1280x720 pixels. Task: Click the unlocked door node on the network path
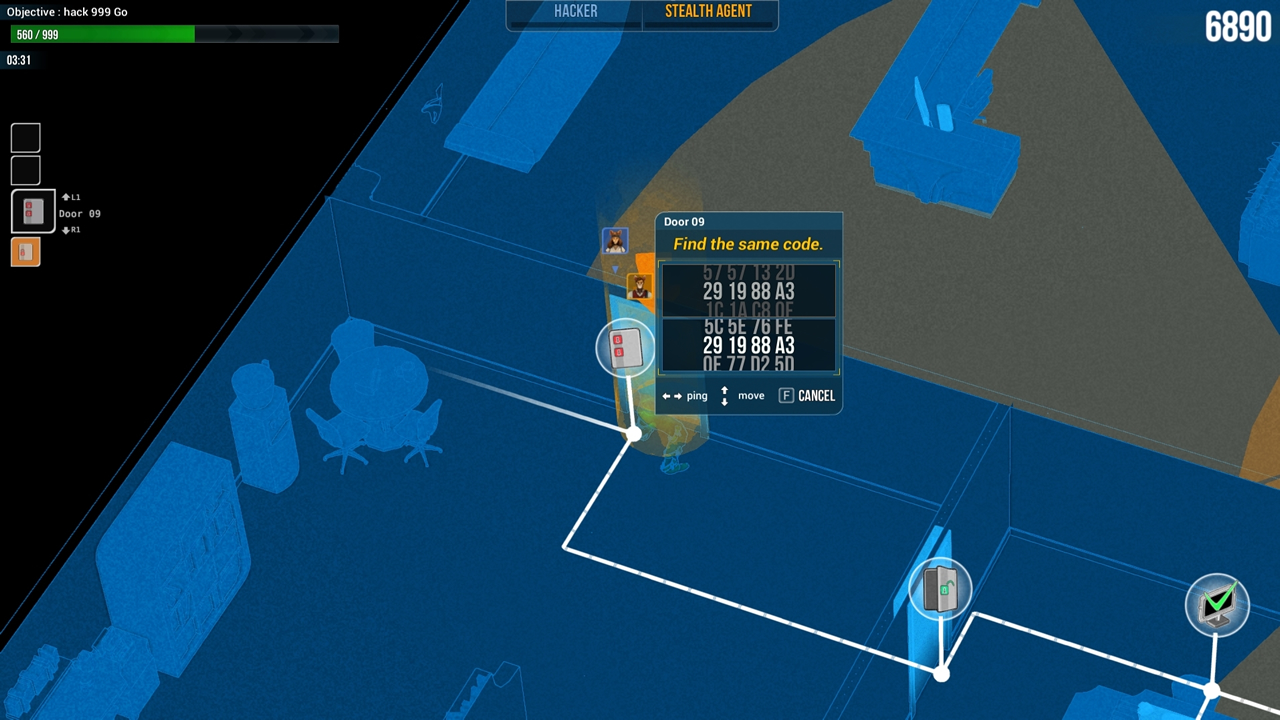(x=940, y=589)
